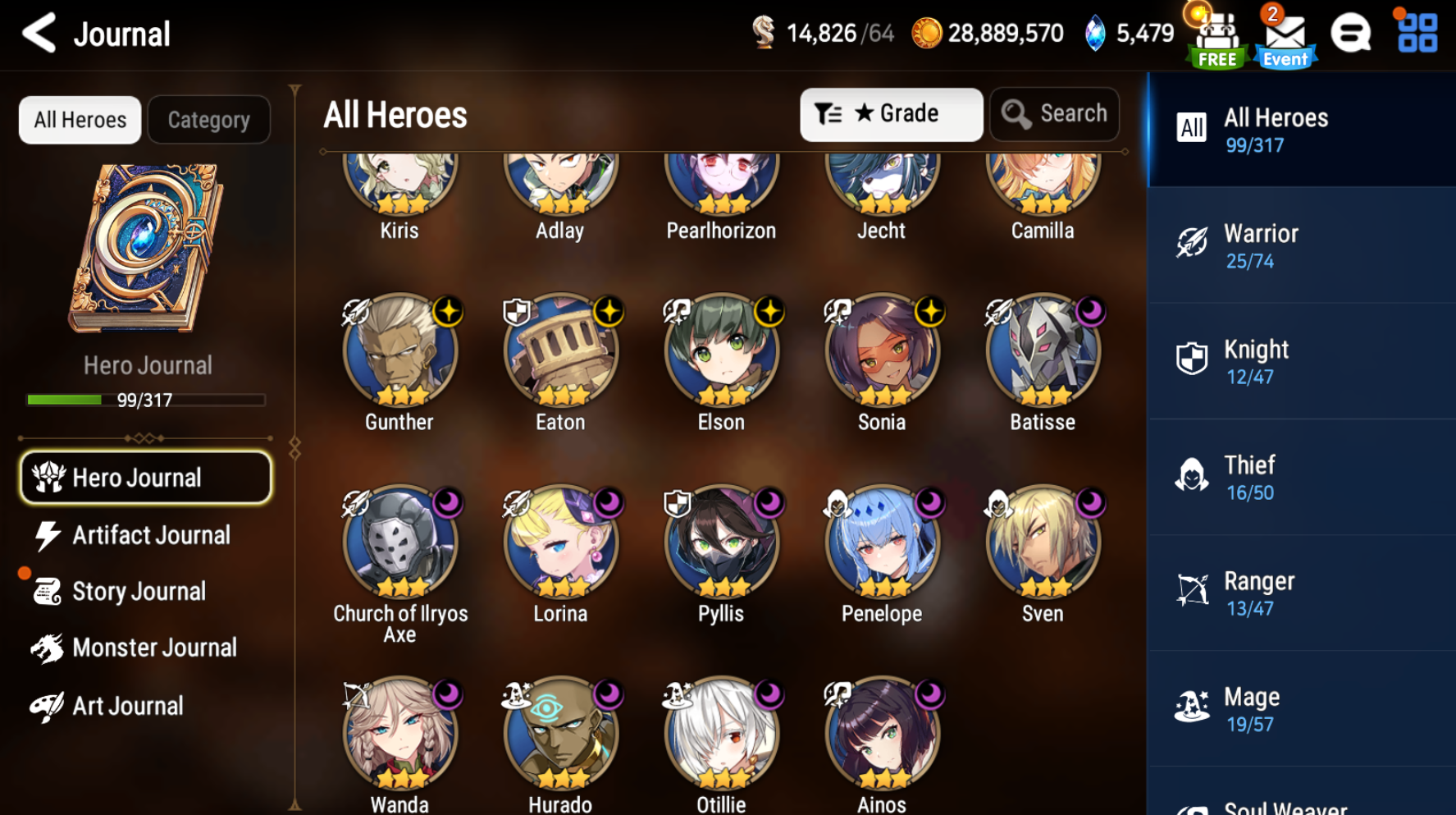The image size is (1456, 815).
Task: Click the Search button
Action: tap(1055, 114)
